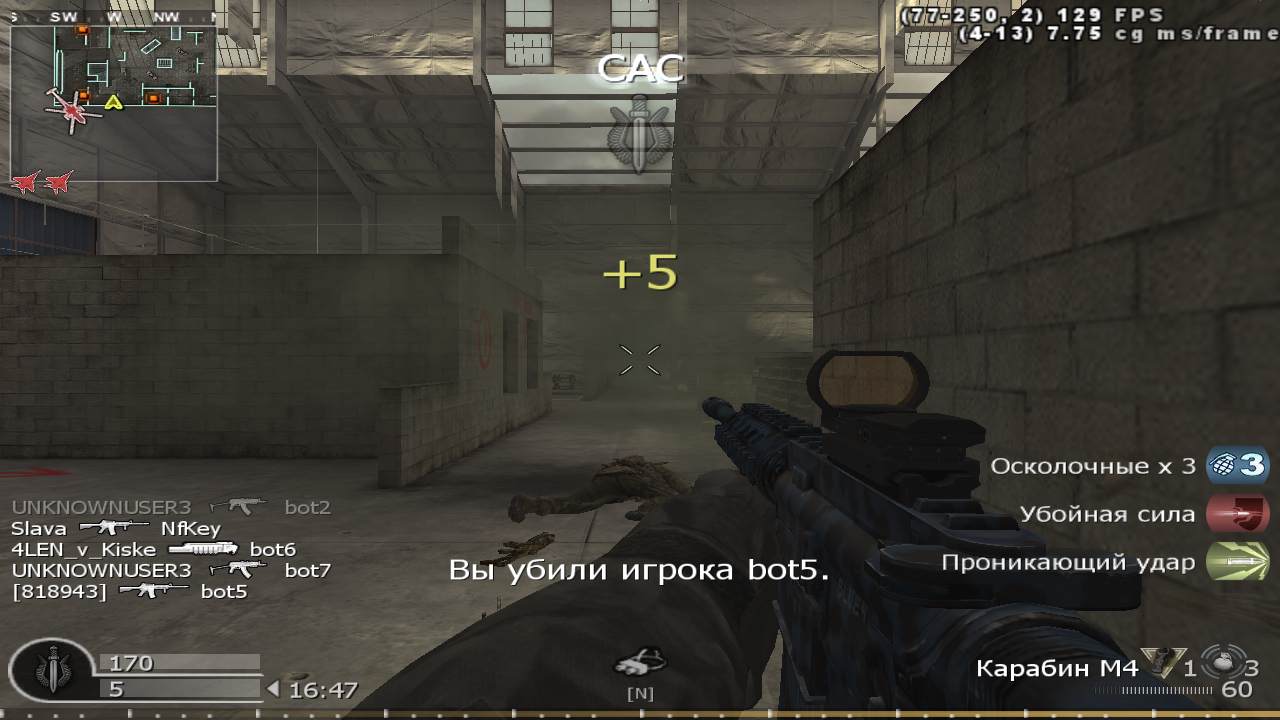Select the SW direction label top left
The height and width of the screenshot is (720, 1280).
[x=64, y=15]
